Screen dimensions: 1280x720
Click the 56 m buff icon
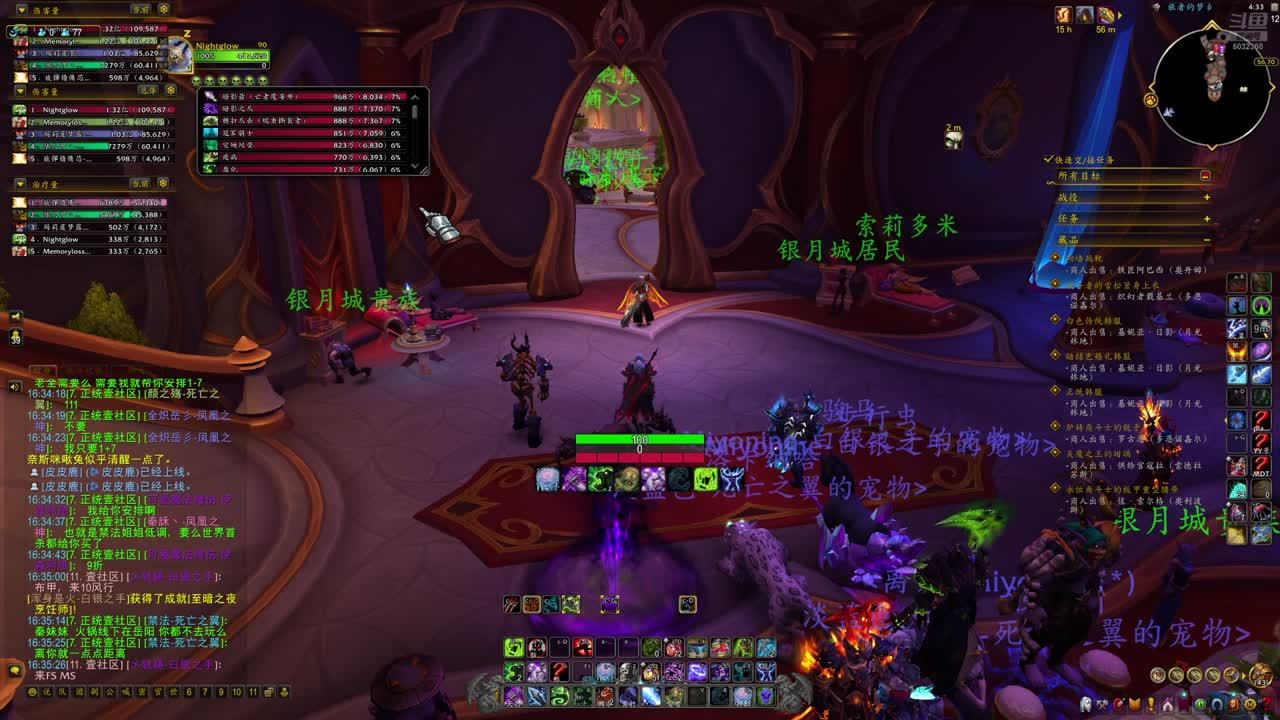coord(1106,15)
